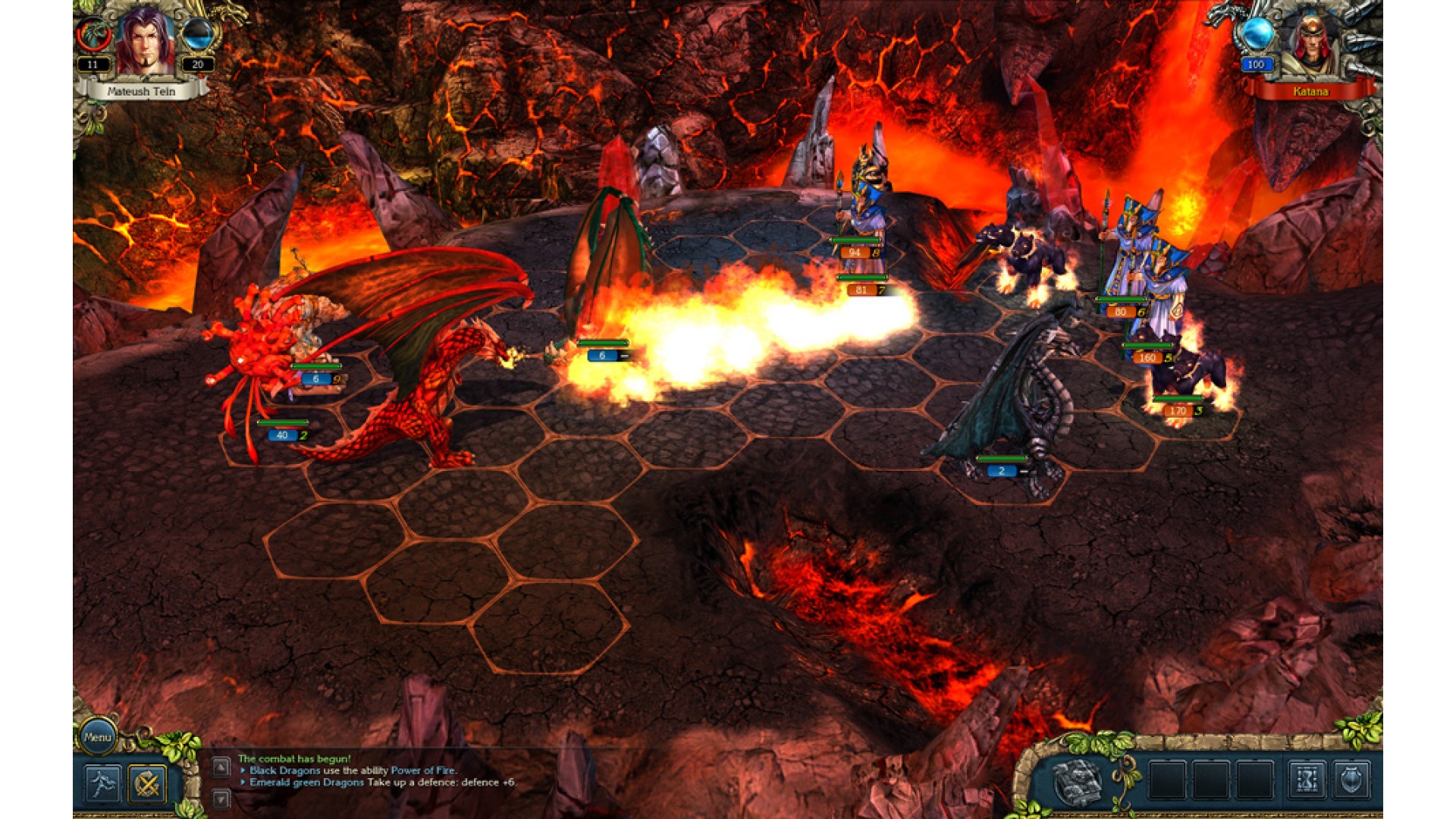Activate the shield defend button
1456x819 pixels.
click(1351, 780)
